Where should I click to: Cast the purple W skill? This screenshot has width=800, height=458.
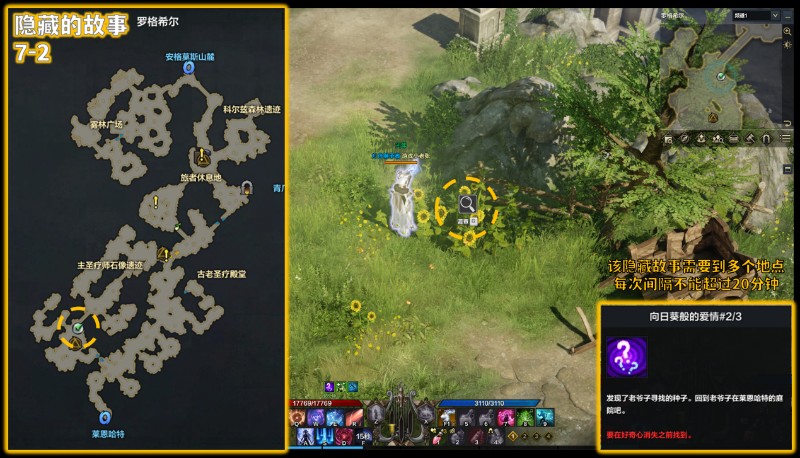click(314, 417)
